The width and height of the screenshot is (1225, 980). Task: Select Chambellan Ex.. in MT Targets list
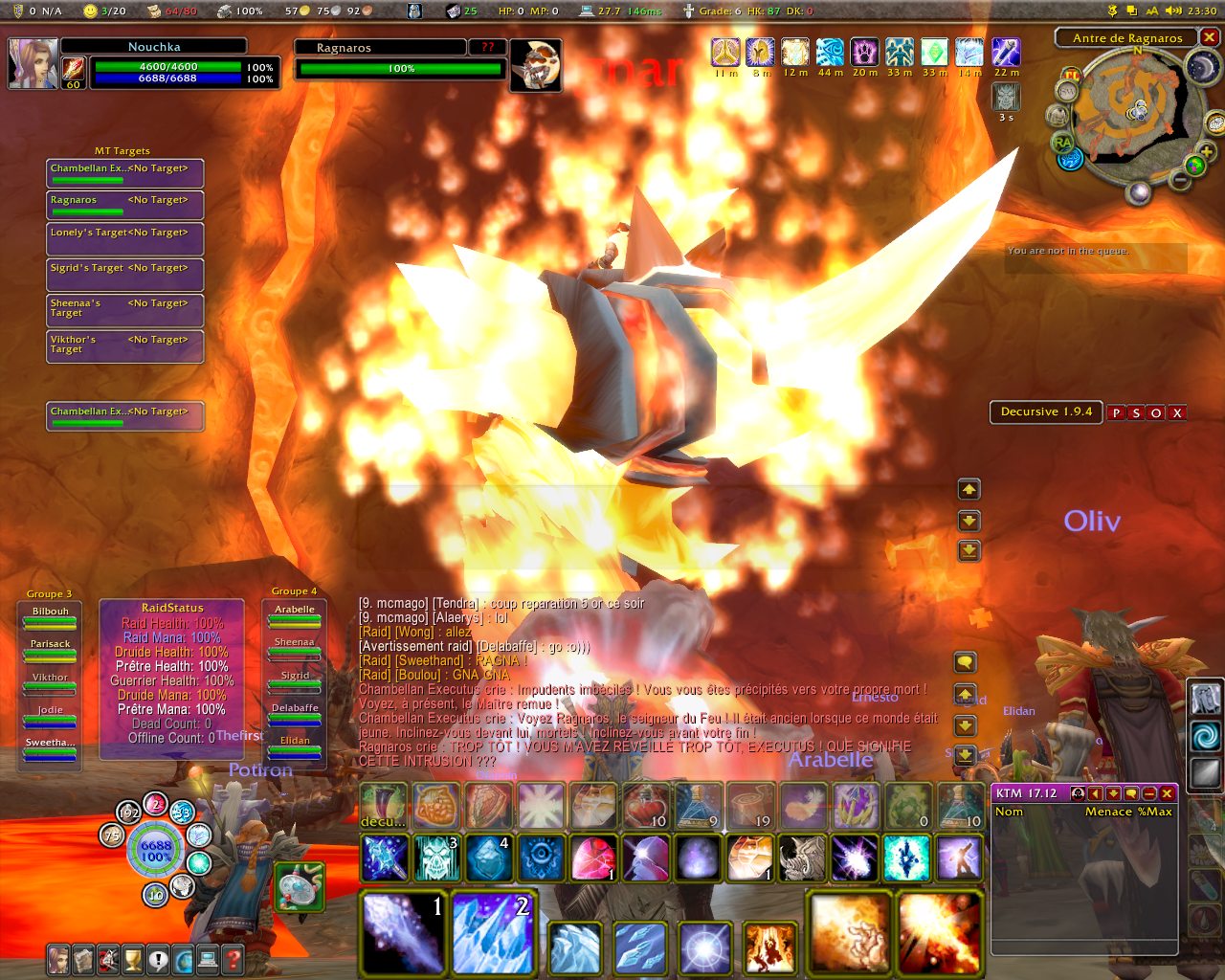pos(124,173)
